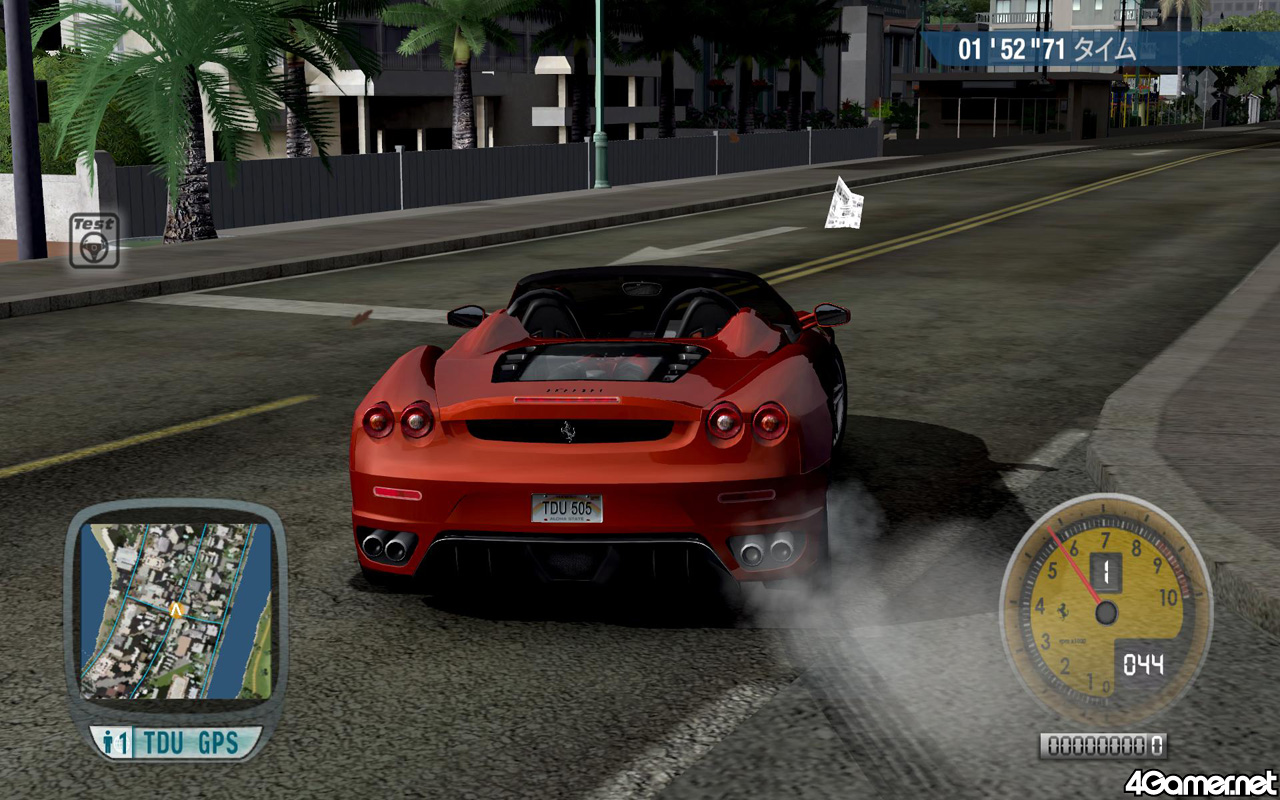Click the Test steering wheel icon
Viewport: 1280px width, 800px height.
coord(94,241)
